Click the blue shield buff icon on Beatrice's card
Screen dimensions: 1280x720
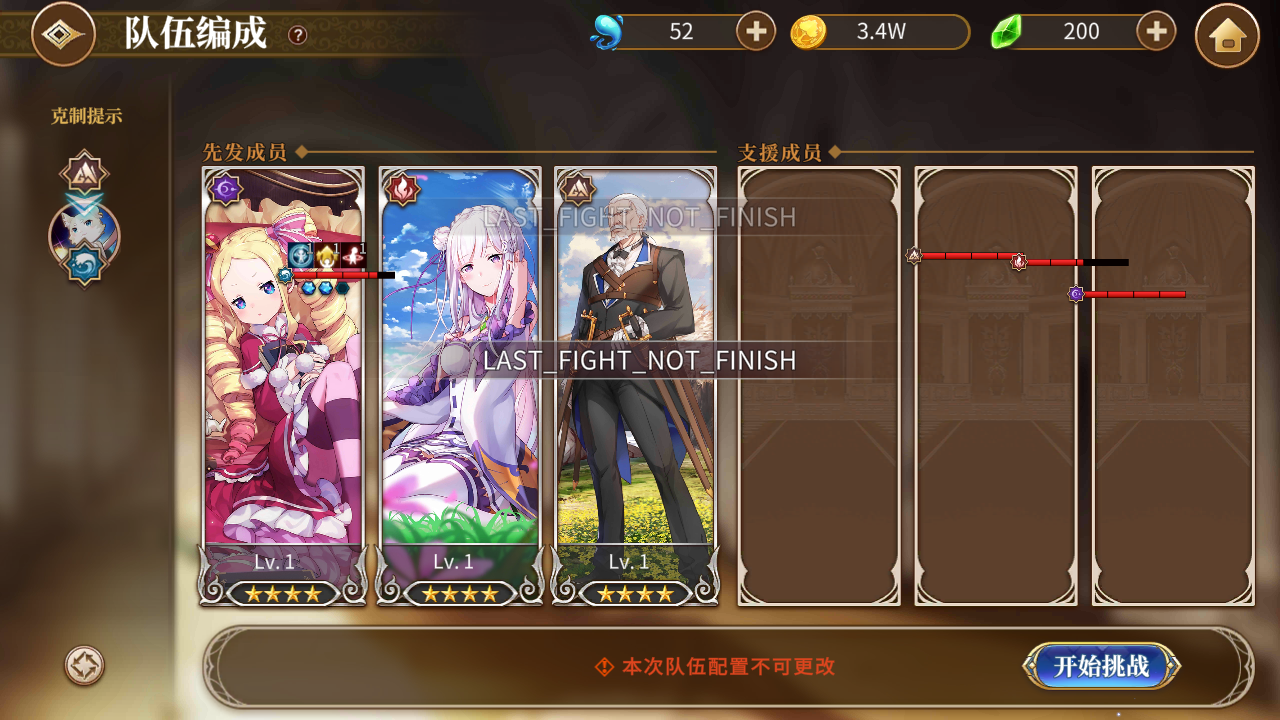coord(300,255)
